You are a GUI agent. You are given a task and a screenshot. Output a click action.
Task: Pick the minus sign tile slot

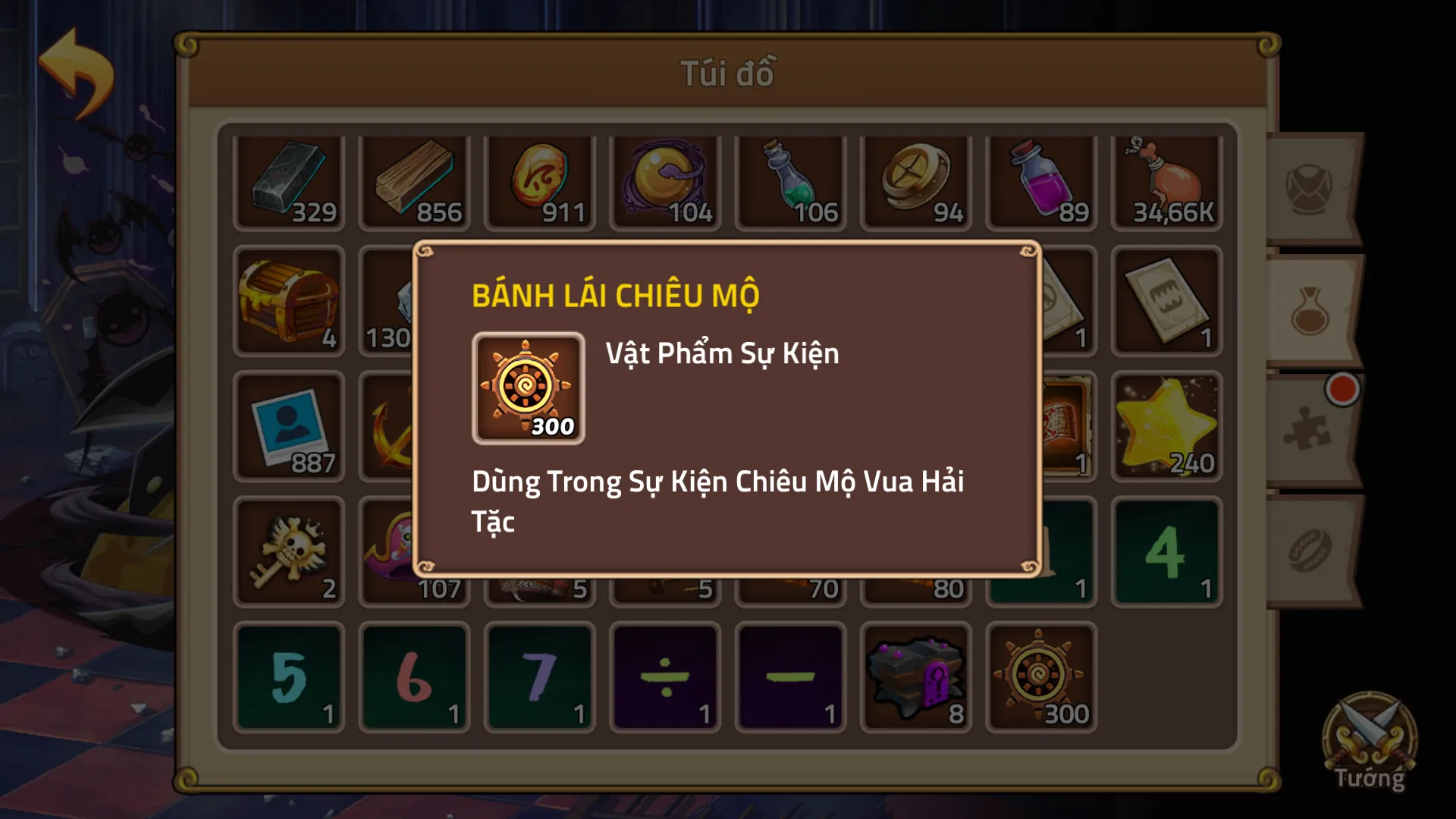pyautogui.click(x=790, y=677)
